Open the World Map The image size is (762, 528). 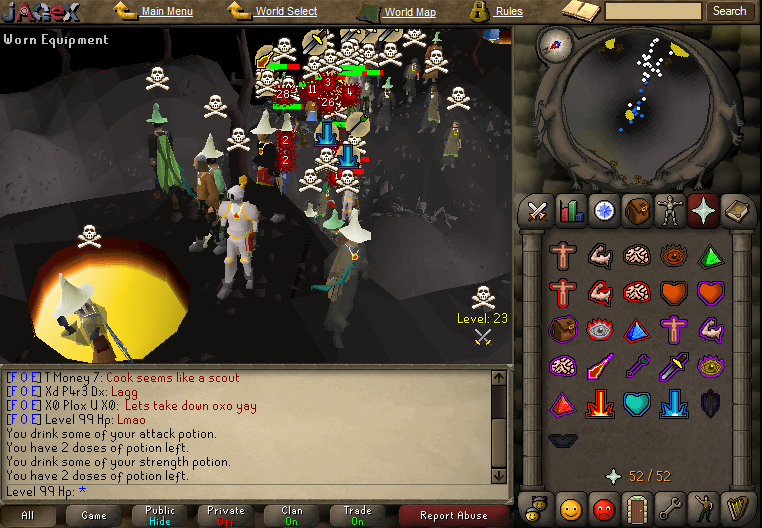click(x=410, y=13)
